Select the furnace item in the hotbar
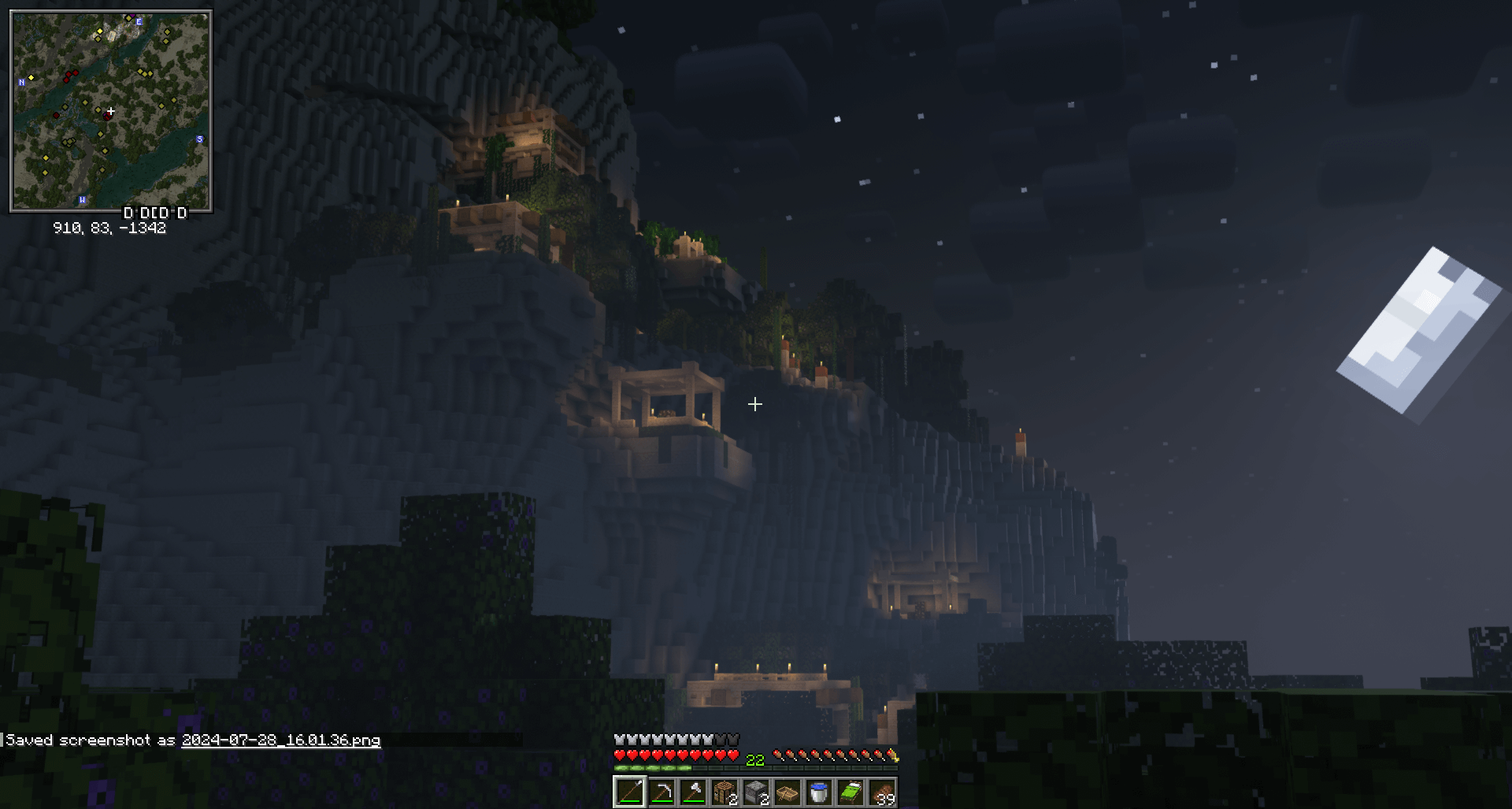The image size is (1512, 809). 757,794
